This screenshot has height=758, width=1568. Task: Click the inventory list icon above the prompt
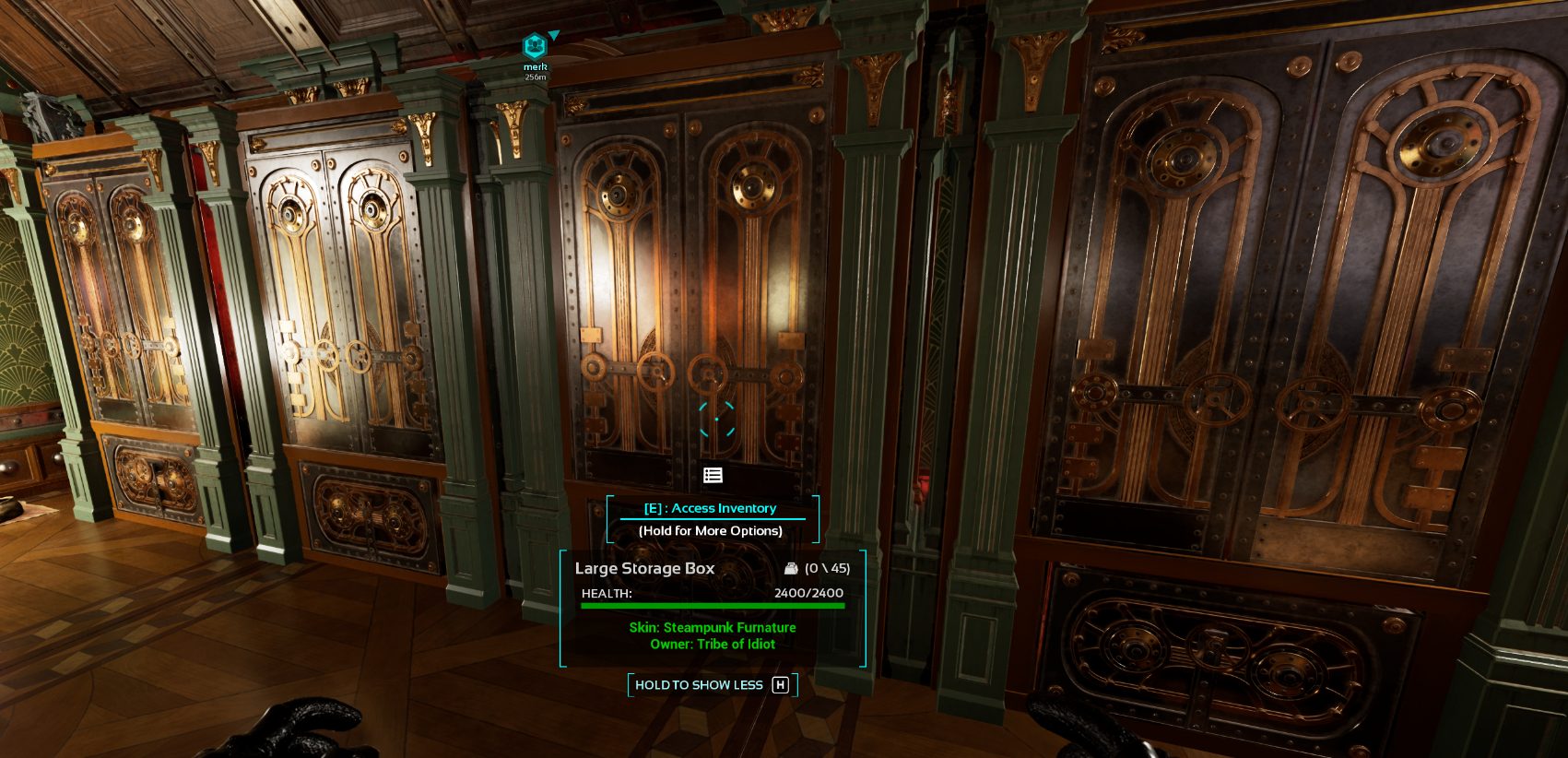tap(713, 475)
